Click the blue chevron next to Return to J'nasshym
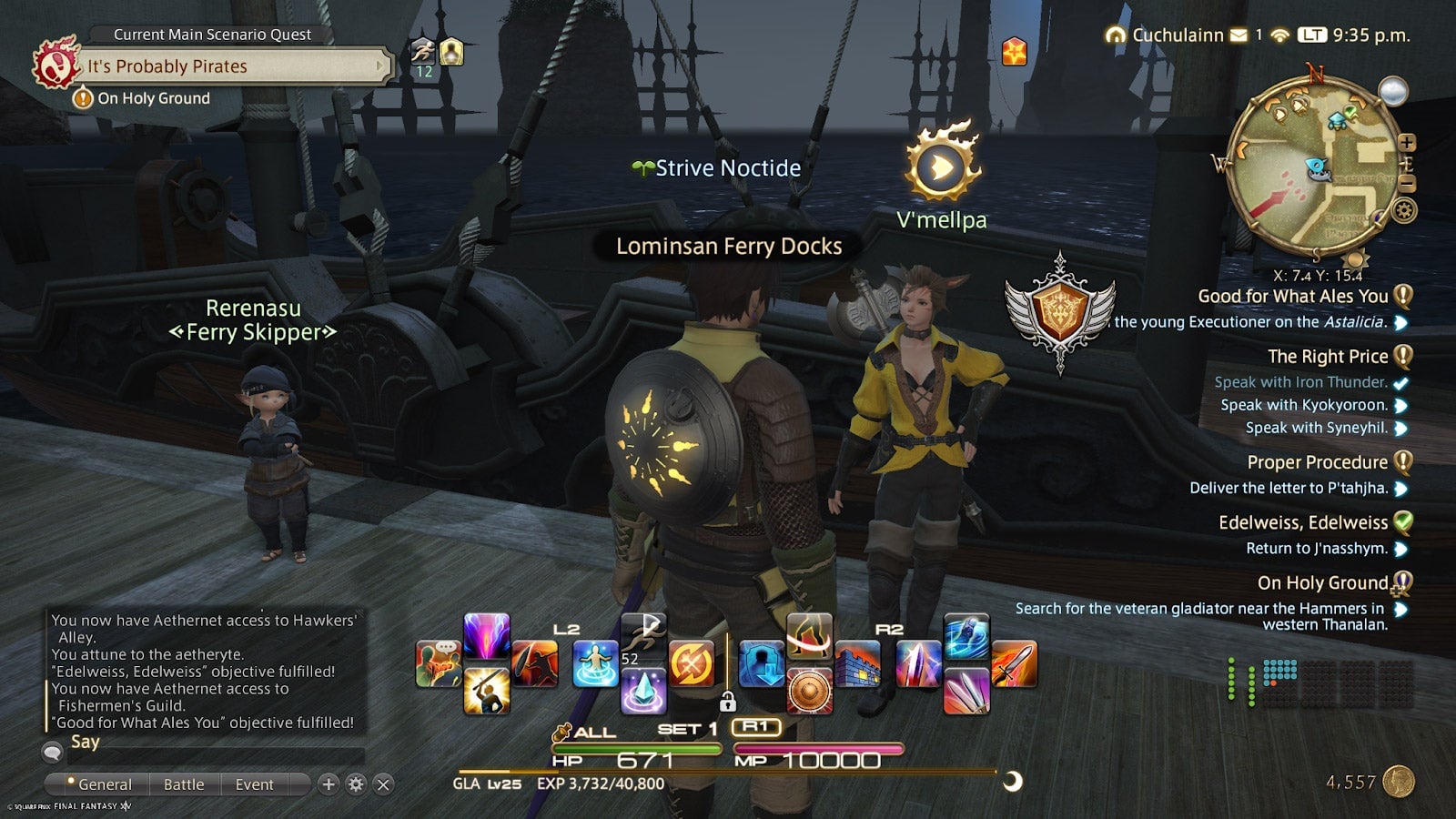 pos(1402,549)
